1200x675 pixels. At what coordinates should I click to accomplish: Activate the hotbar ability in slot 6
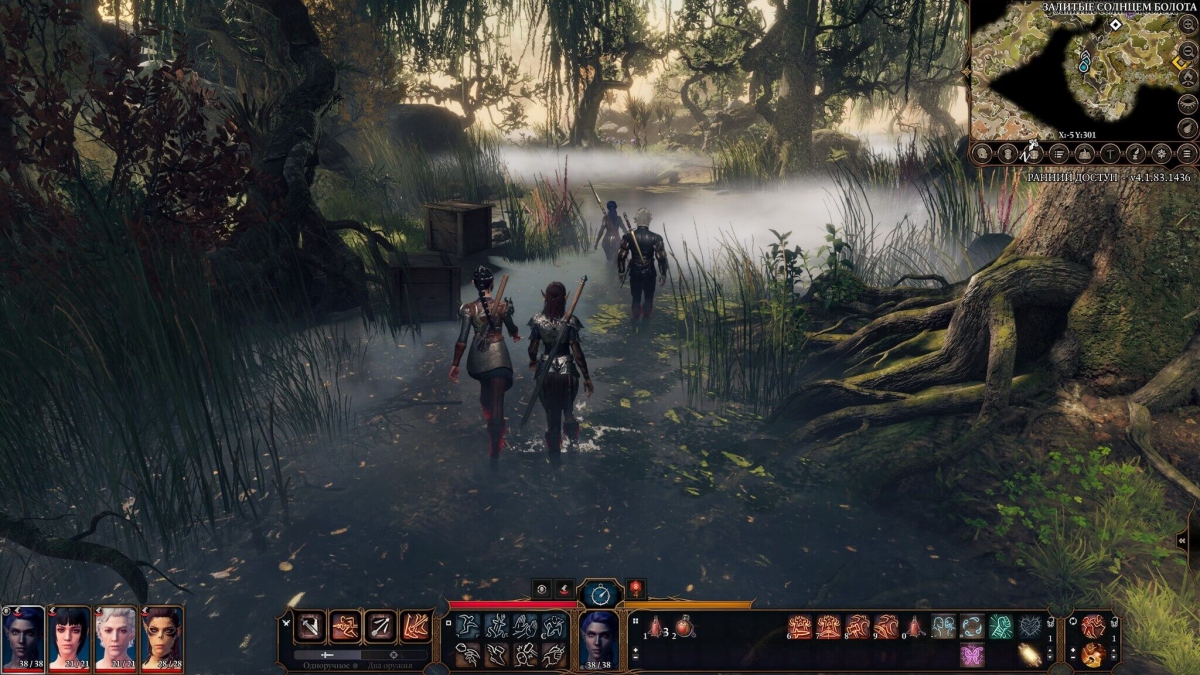point(800,627)
